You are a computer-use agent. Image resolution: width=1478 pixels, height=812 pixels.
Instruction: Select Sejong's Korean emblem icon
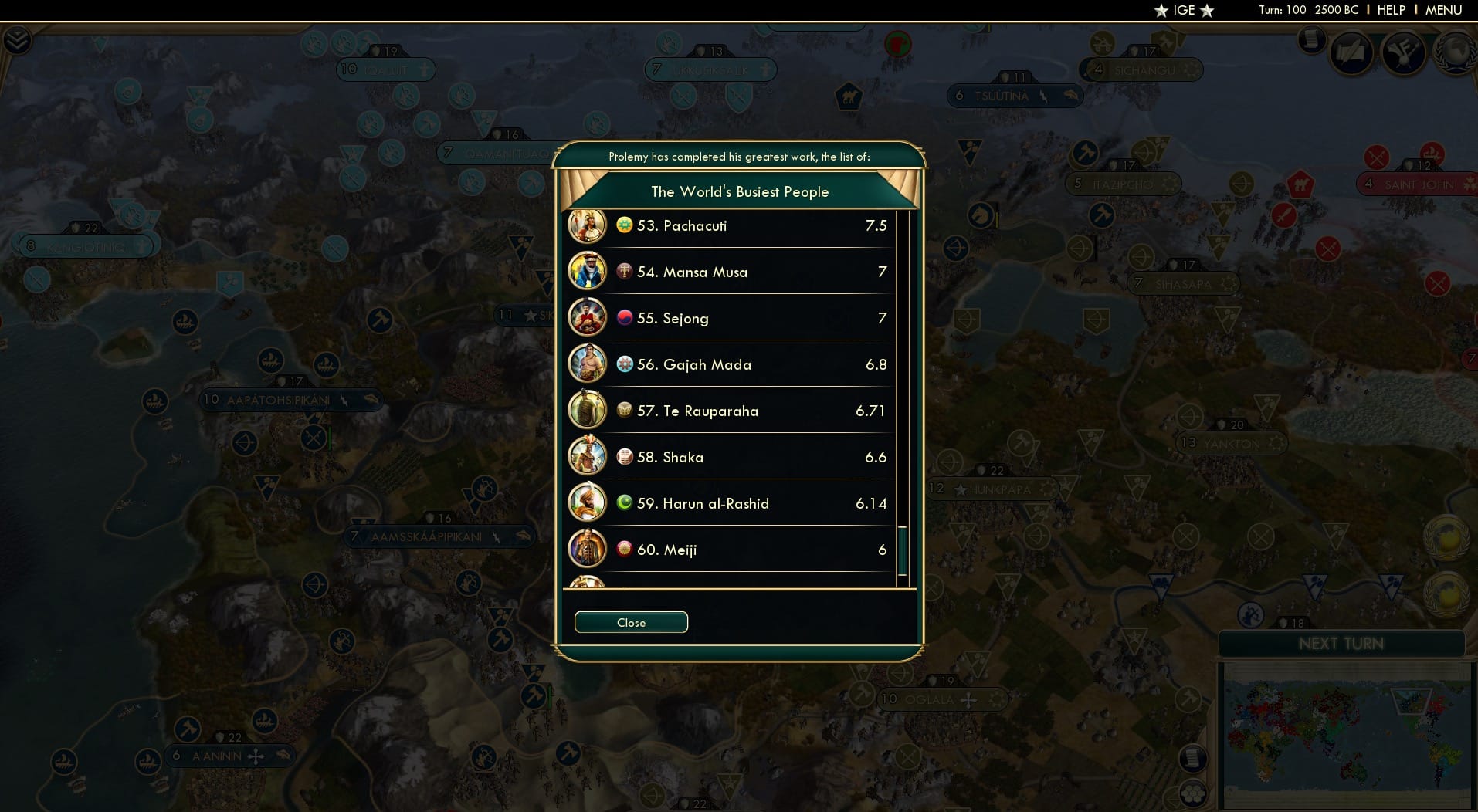pos(623,317)
